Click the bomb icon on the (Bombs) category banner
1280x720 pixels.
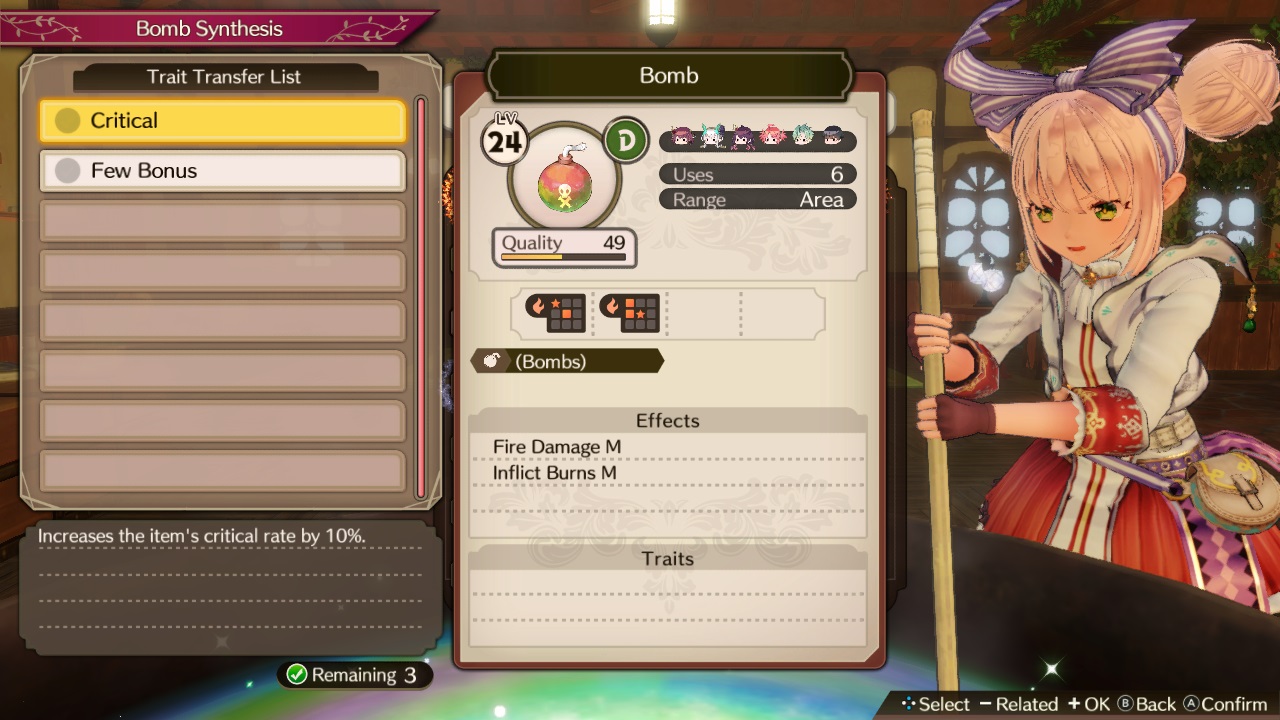coord(493,360)
